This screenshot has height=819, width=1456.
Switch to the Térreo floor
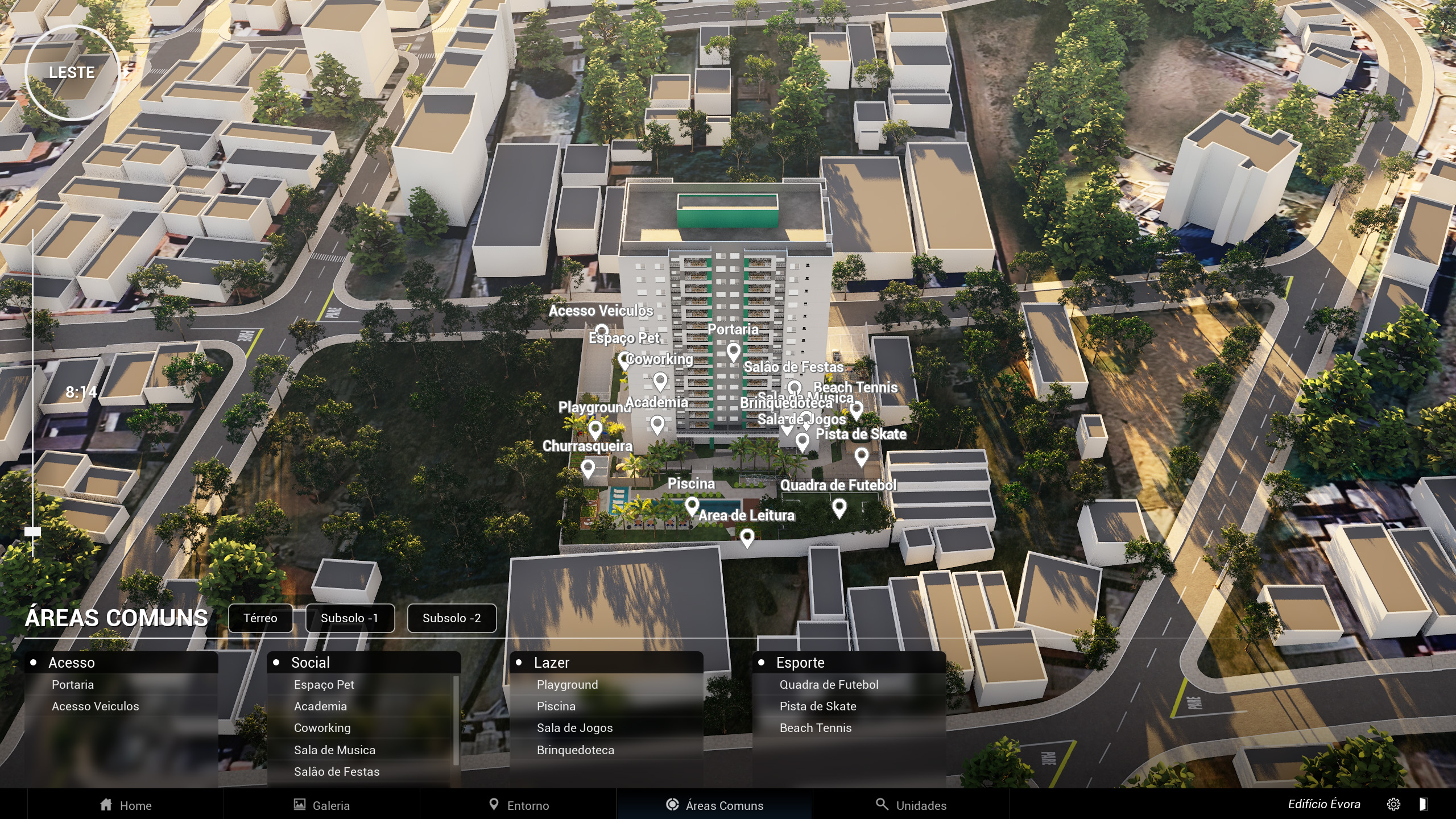point(260,618)
